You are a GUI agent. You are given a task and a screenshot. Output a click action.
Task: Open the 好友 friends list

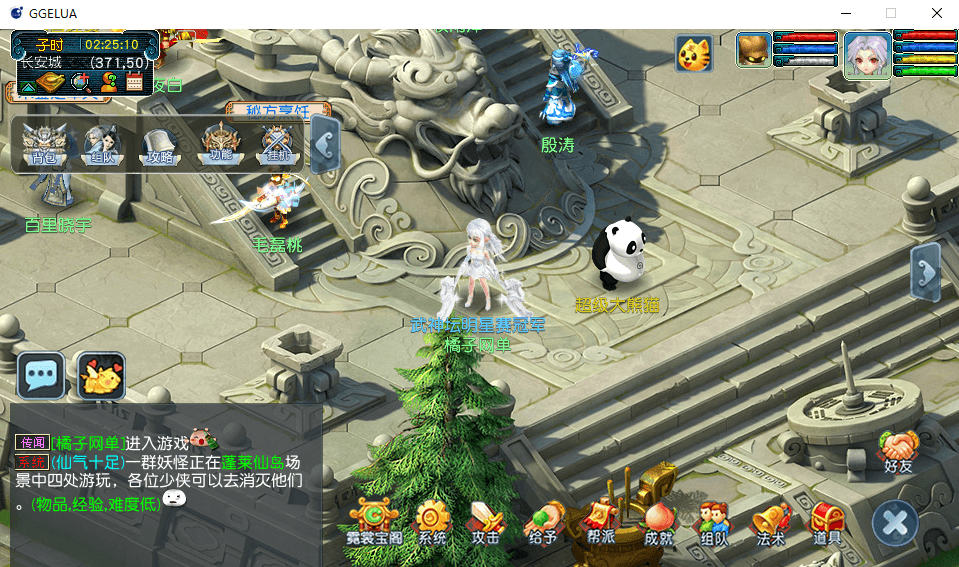899,449
